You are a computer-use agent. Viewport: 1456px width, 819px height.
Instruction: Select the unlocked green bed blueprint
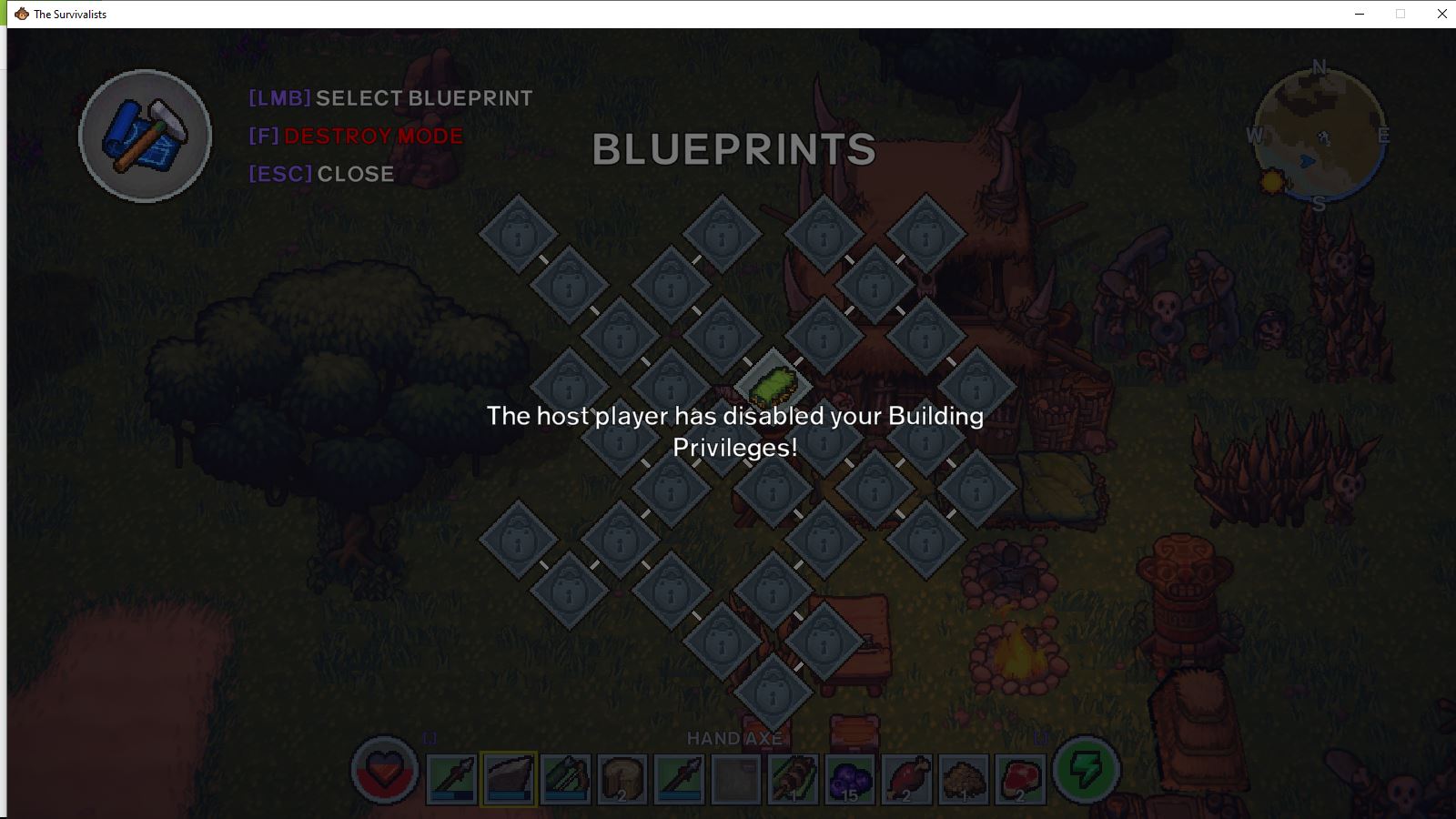773,386
